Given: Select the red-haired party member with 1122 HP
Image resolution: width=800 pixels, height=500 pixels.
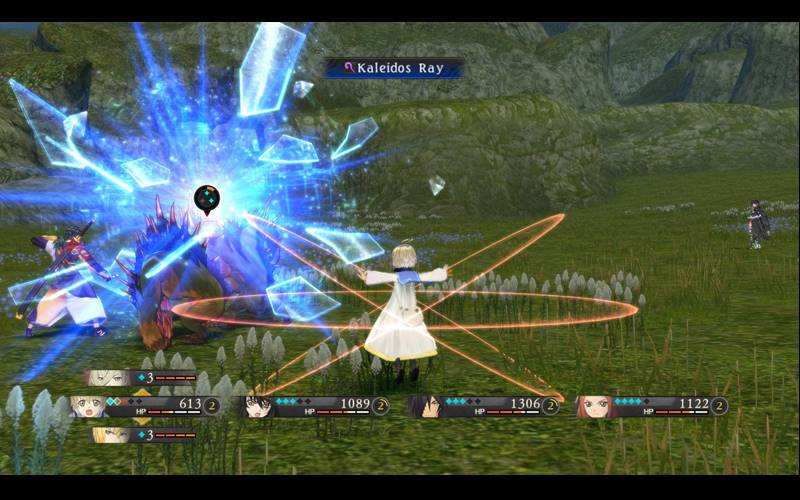Looking at the screenshot, I should click(594, 406).
